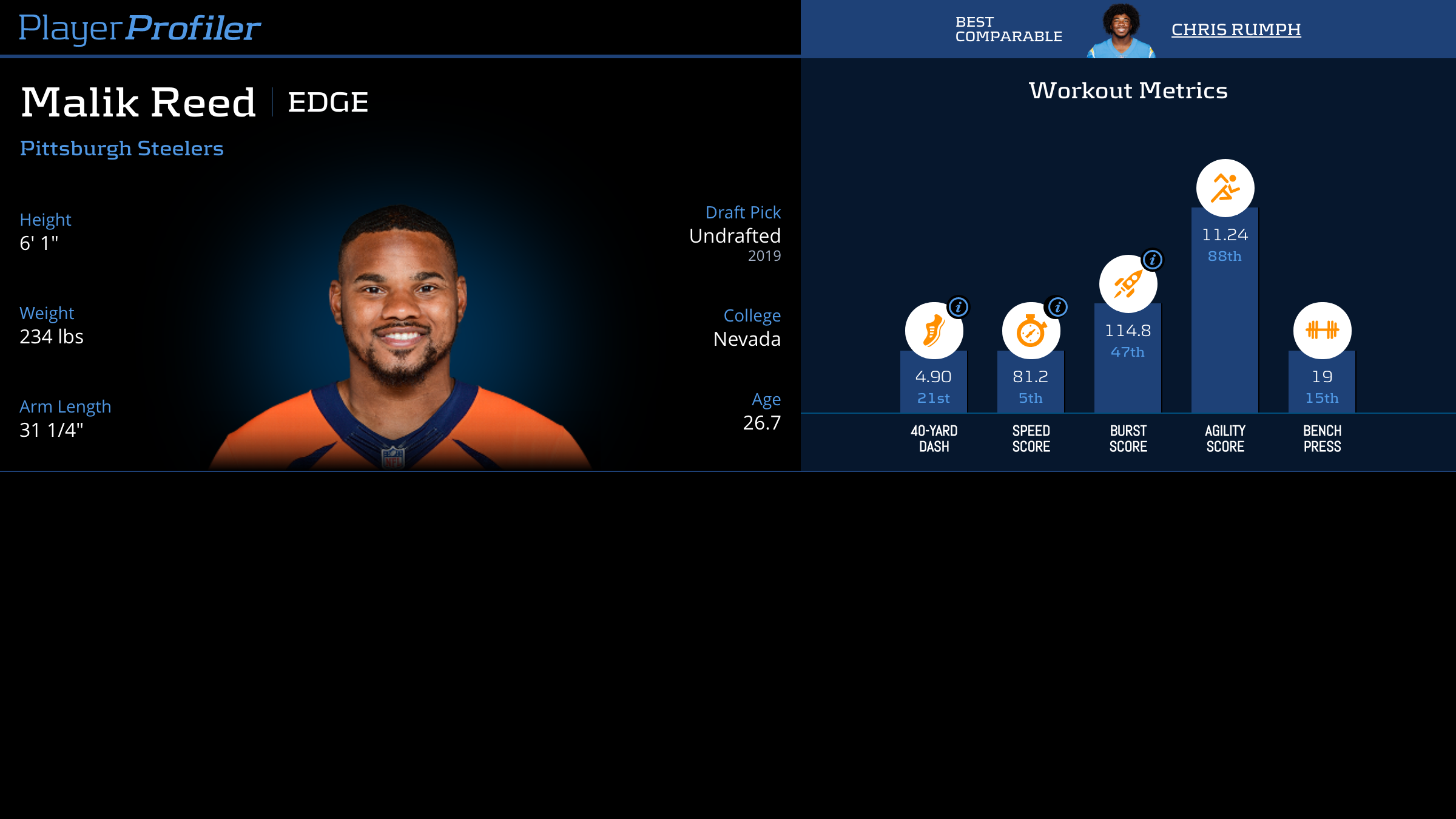This screenshot has width=1456, height=819.
Task: Select the Agility Score running figure icon
Action: coord(1225,188)
